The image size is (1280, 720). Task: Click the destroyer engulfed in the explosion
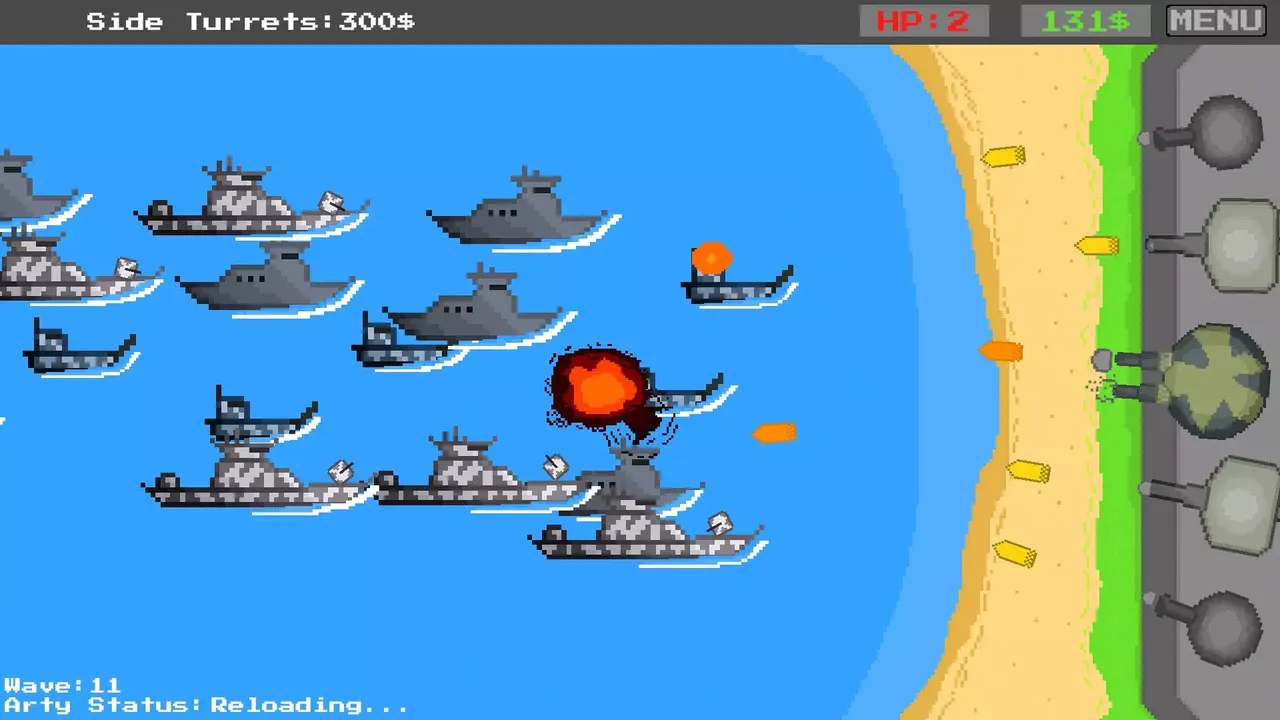(x=600, y=390)
